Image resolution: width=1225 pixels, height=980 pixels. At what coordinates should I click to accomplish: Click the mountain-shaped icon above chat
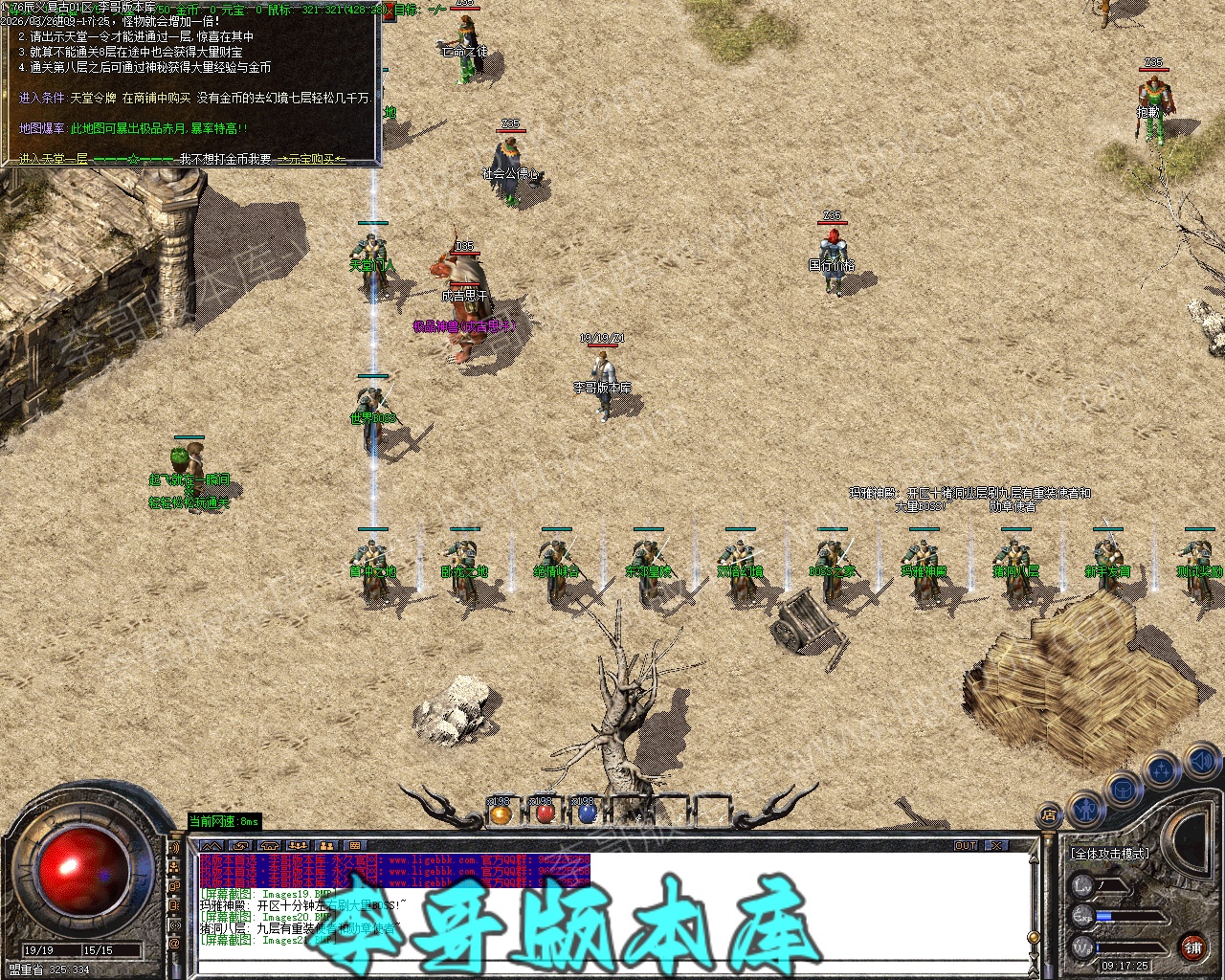coord(212,846)
